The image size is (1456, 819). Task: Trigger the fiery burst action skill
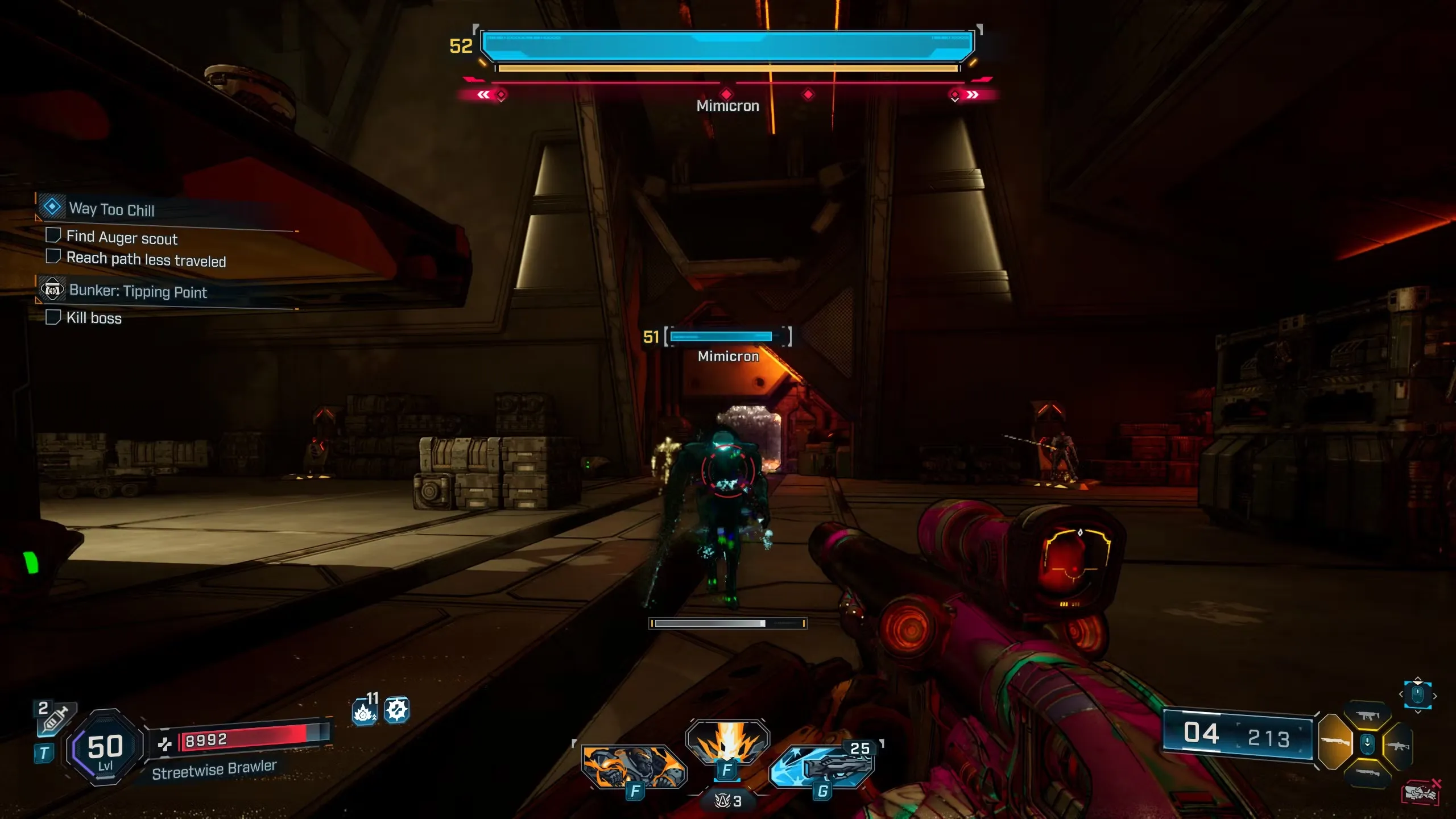coord(727,742)
